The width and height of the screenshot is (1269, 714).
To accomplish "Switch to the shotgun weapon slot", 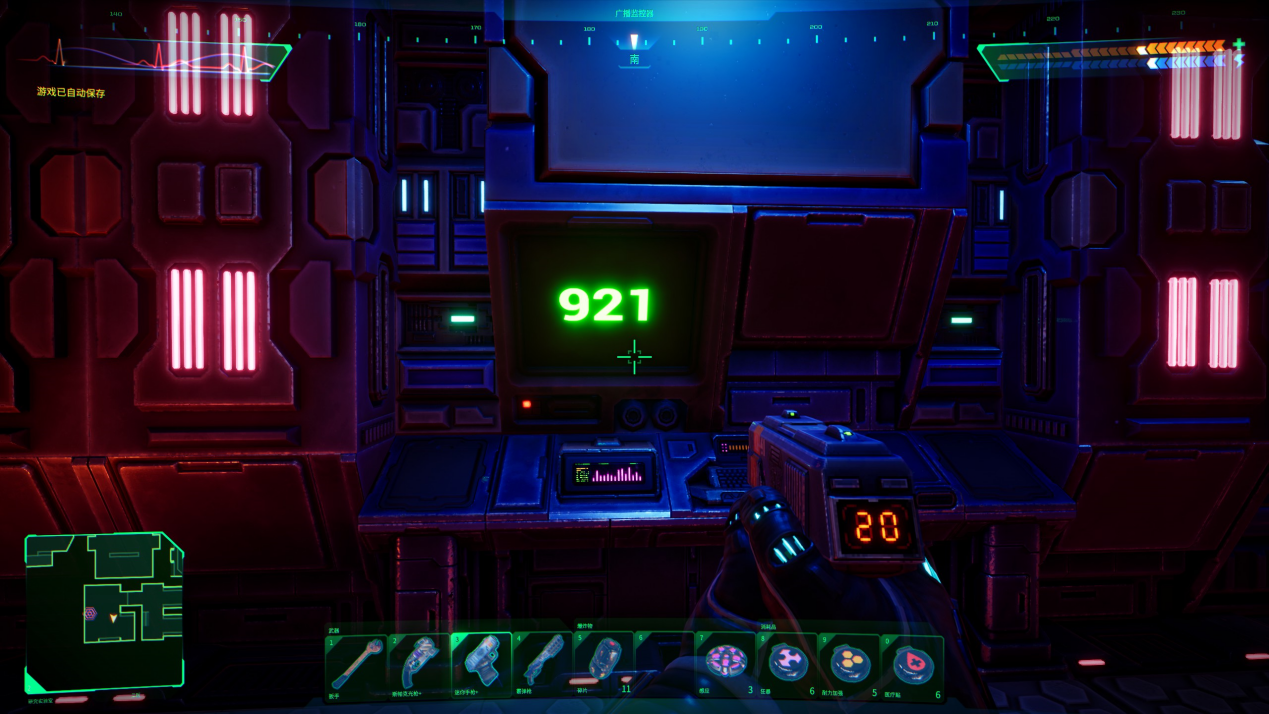I will tap(543, 664).
